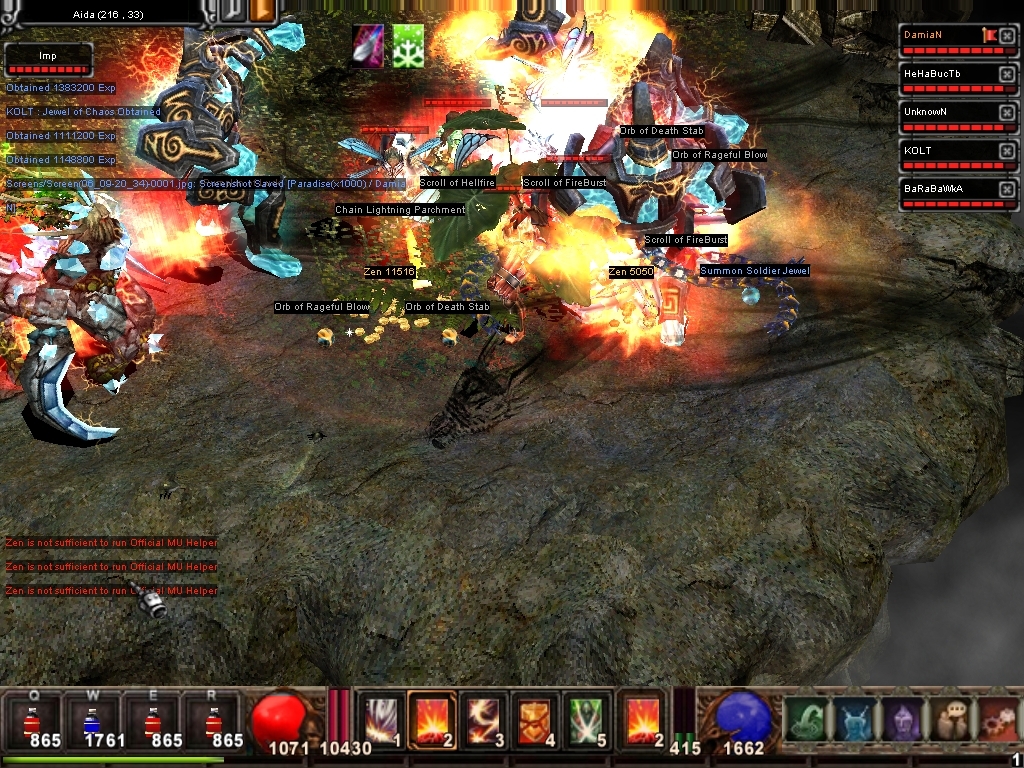Select skill slot 3 on the hotbar
The width and height of the screenshot is (1024, 768).
point(485,719)
